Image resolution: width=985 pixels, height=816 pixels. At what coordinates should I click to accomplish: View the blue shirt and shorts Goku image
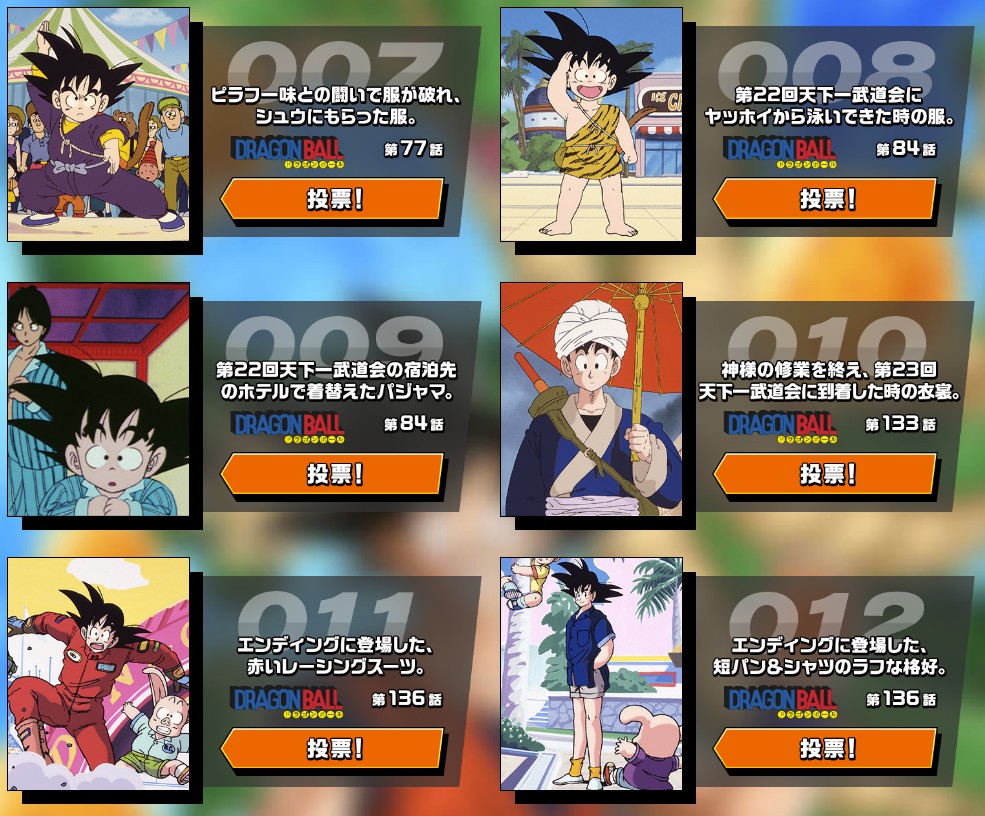(x=591, y=674)
